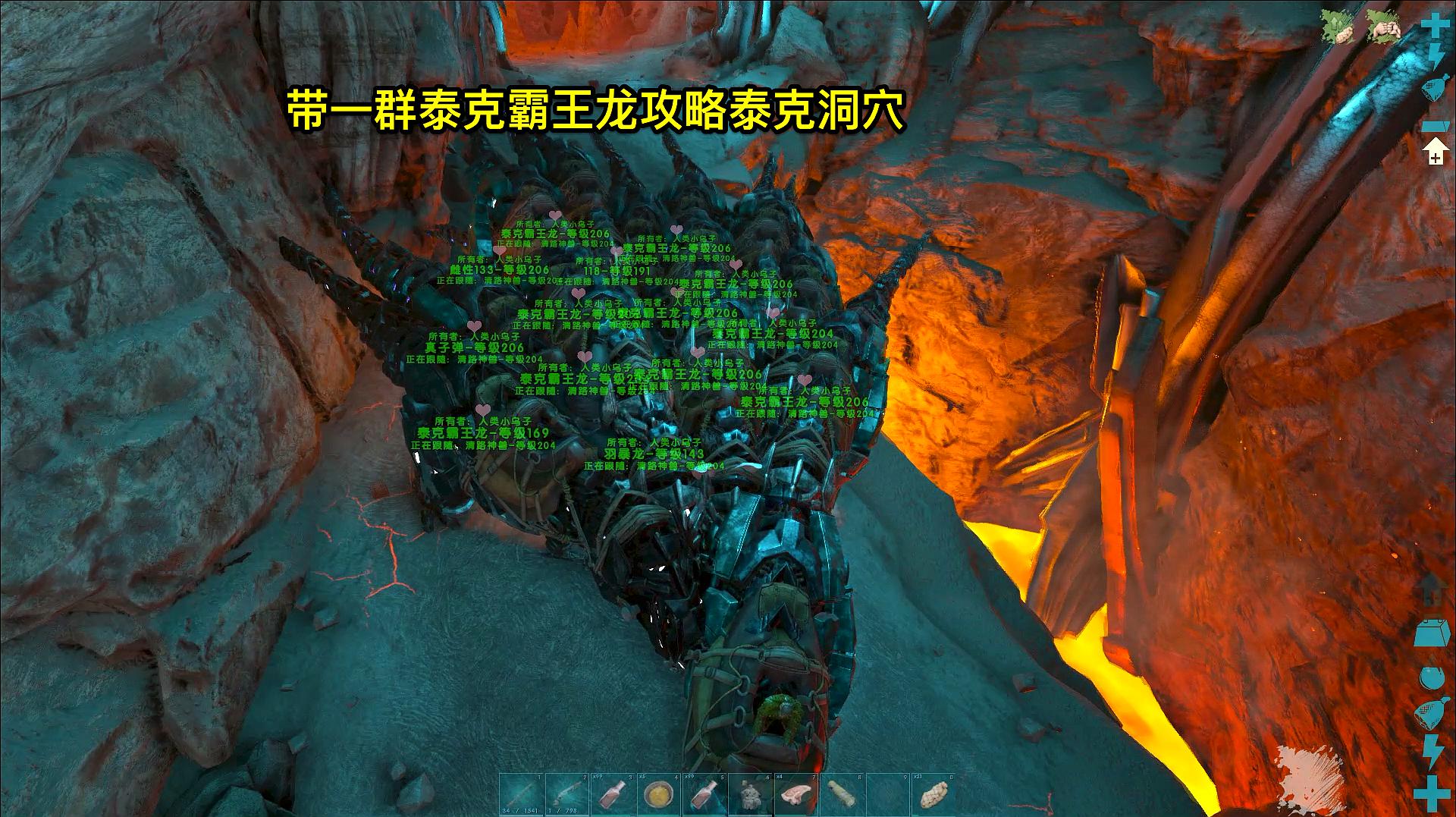Viewport: 1456px width, 817px height.
Task: Click the lightning stamina icon on right sidebar
Action: 1436,55
